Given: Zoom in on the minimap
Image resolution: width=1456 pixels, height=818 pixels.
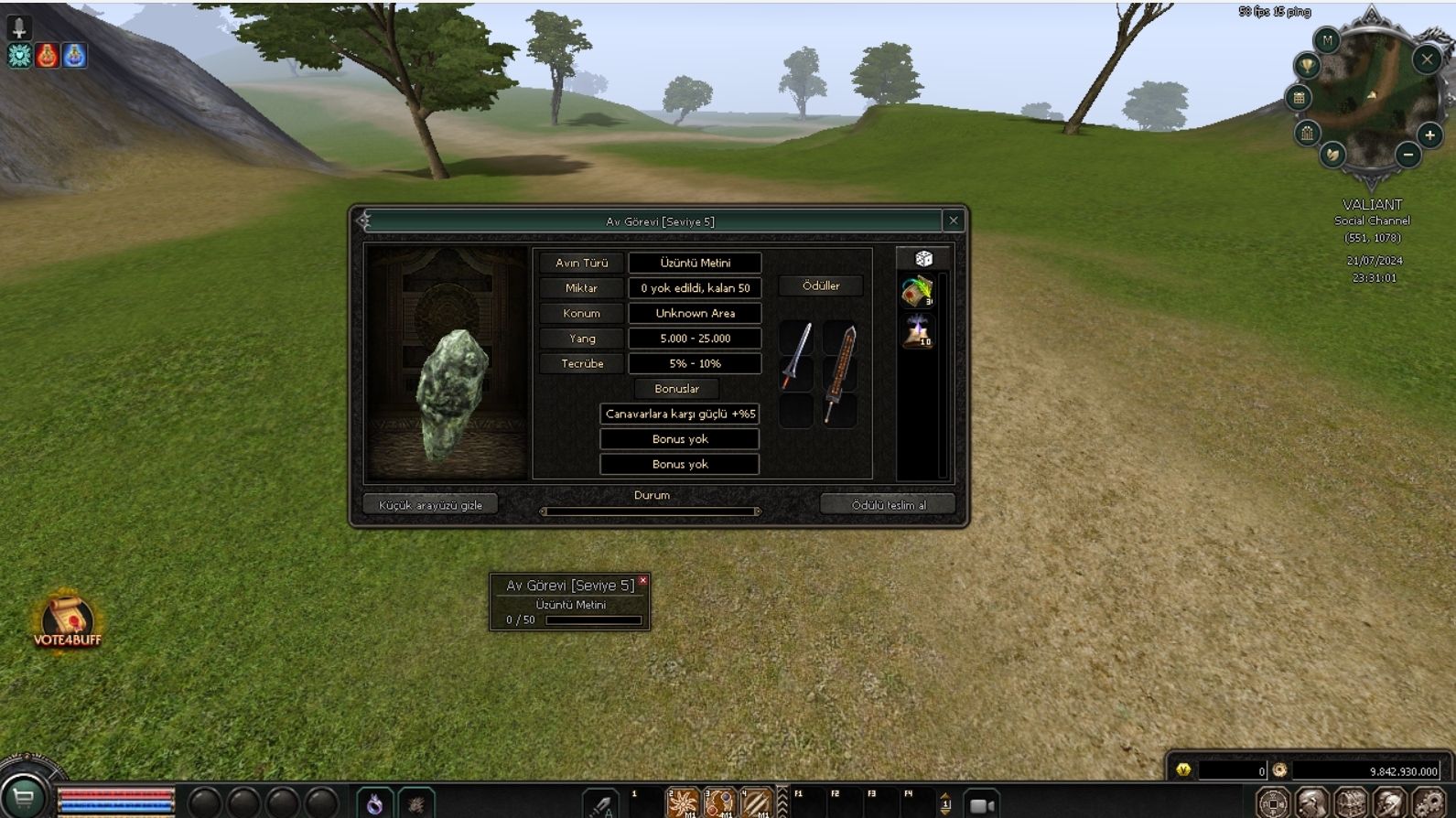Looking at the screenshot, I should pos(1429,135).
